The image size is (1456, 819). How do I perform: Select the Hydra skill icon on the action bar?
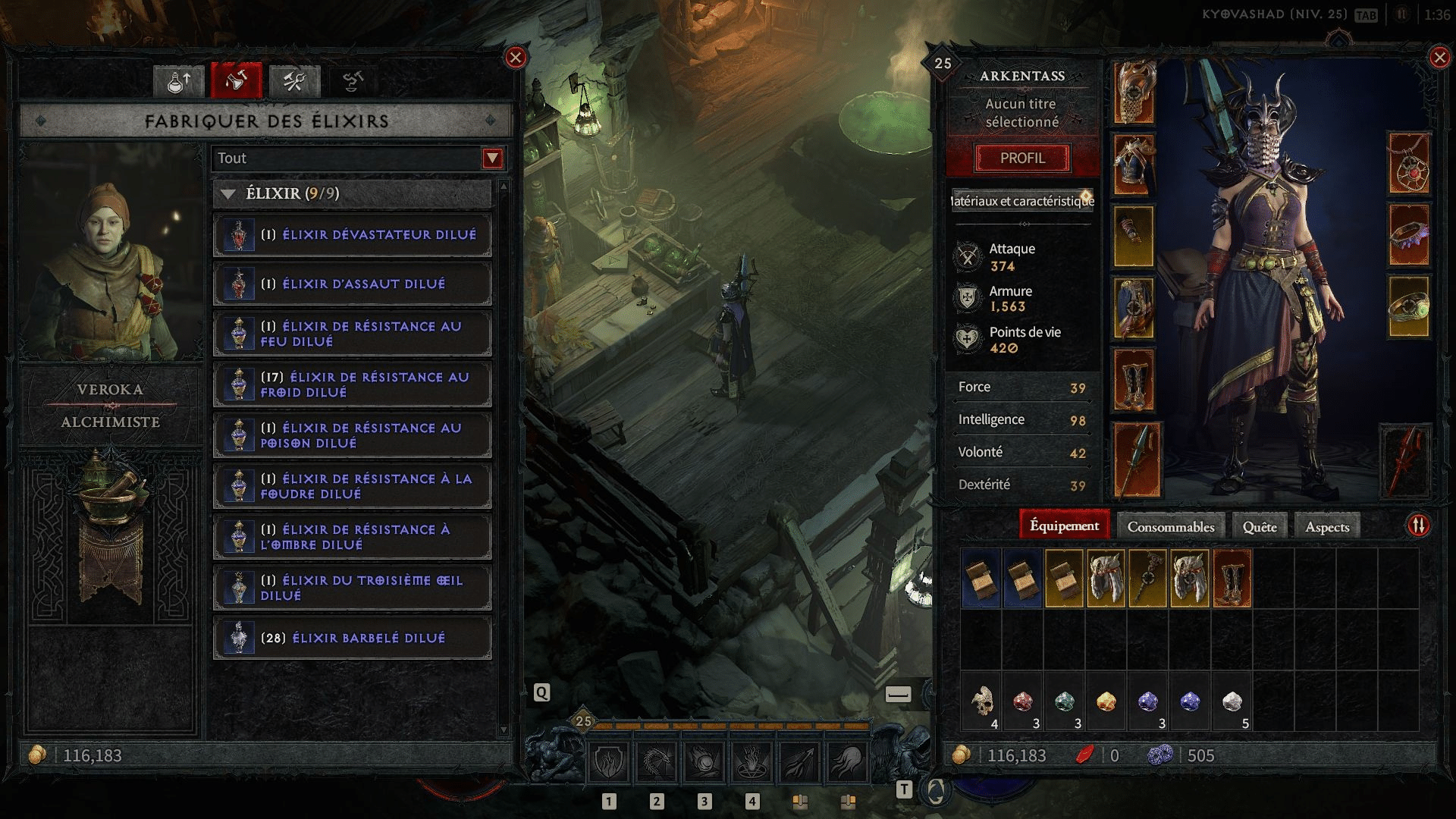657,761
